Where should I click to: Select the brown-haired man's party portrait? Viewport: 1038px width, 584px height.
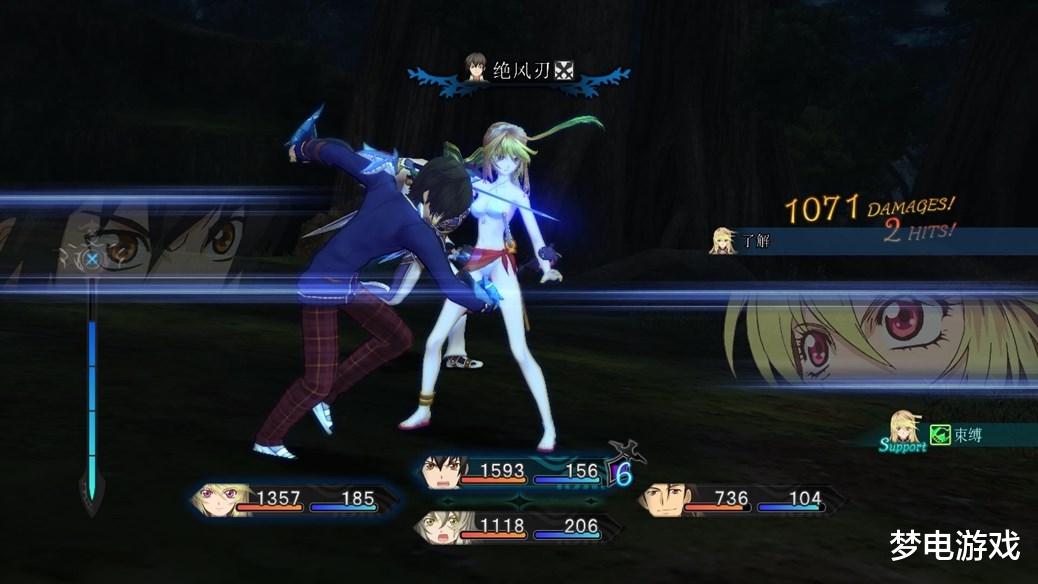(x=661, y=498)
